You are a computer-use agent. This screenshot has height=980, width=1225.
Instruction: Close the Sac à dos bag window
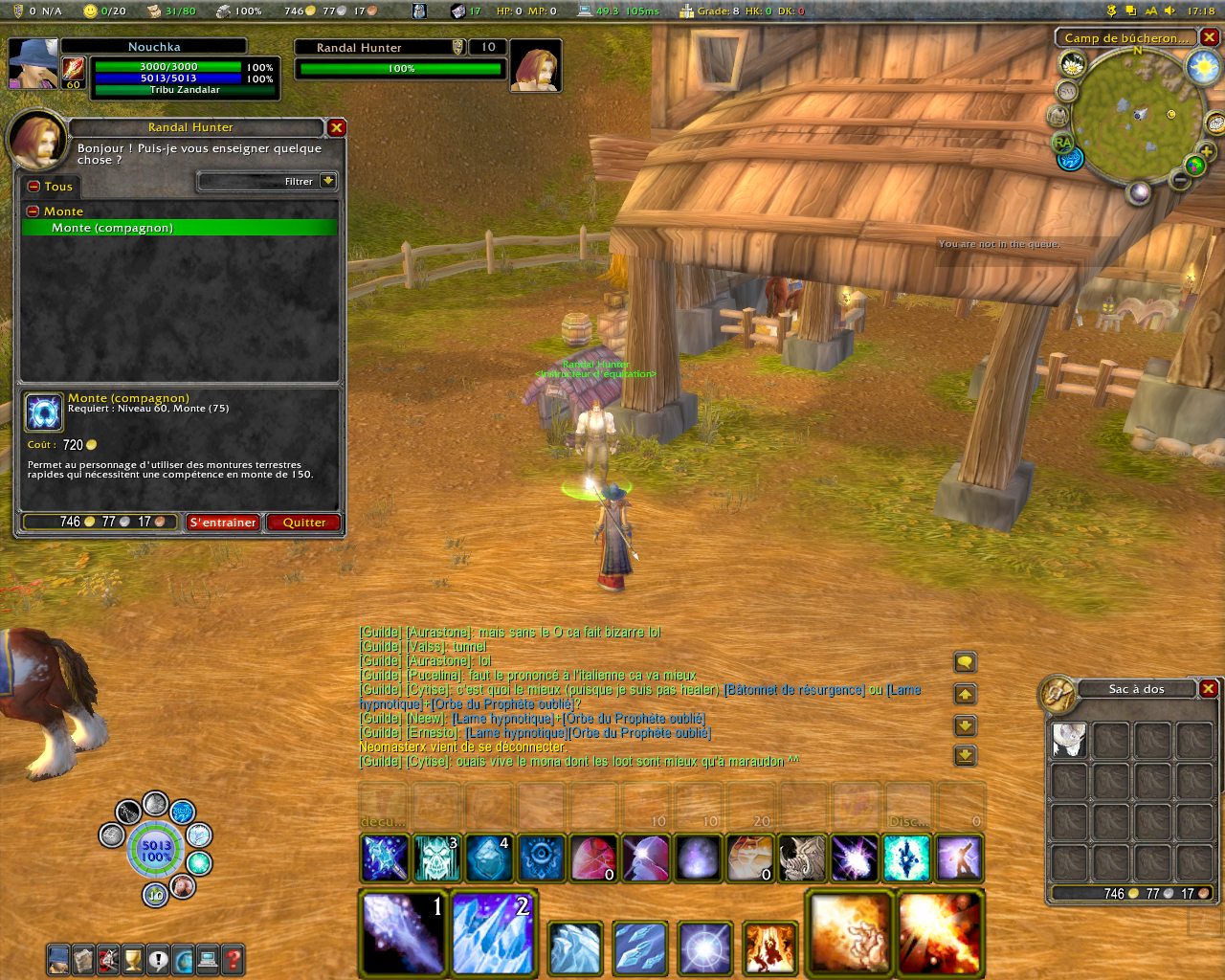click(x=1209, y=689)
